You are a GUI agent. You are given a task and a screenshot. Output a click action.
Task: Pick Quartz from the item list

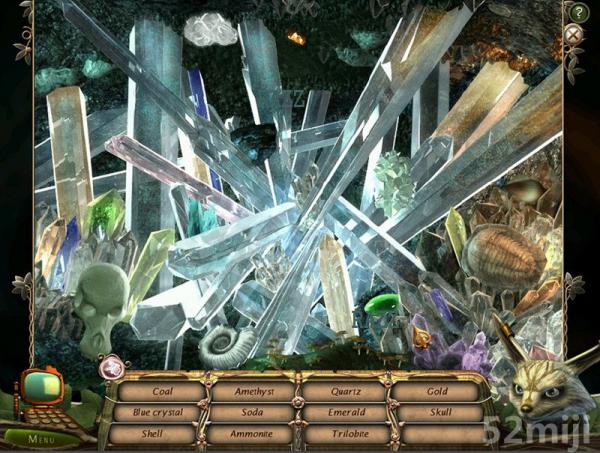pos(343,391)
